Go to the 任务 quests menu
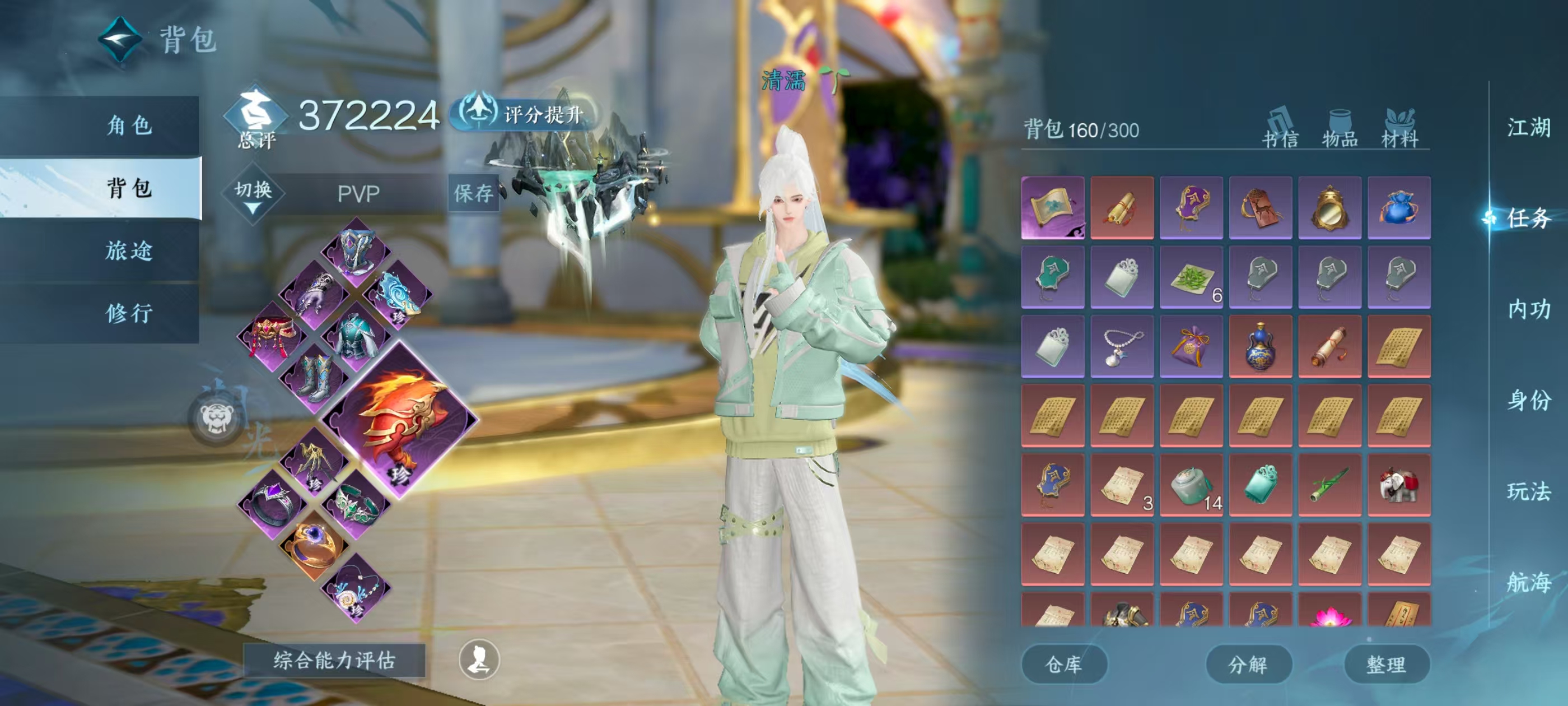Image resolution: width=1568 pixels, height=706 pixels. coord(1528,217)
